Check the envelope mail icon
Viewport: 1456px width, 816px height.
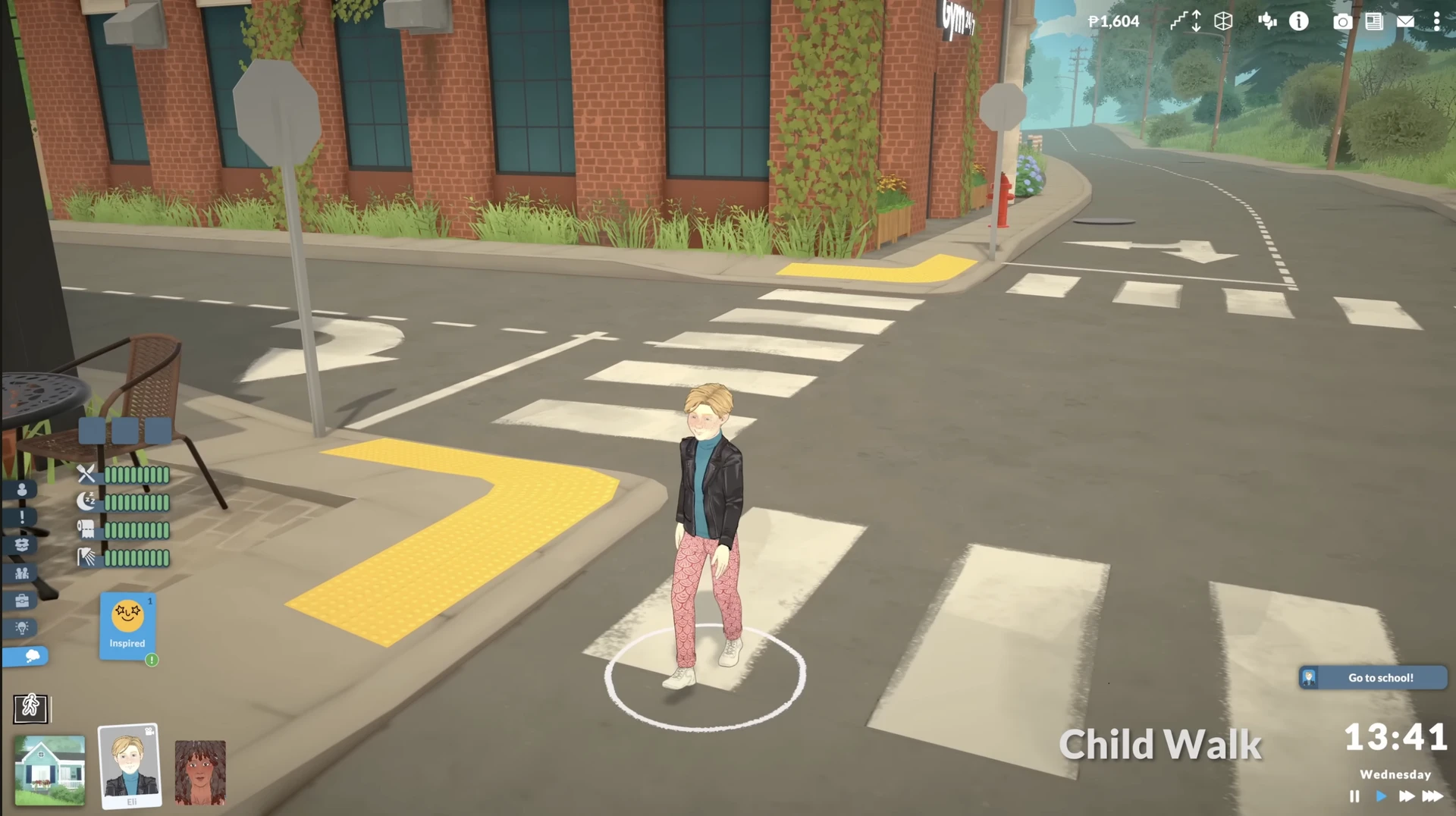click(x=1405, y=21)
